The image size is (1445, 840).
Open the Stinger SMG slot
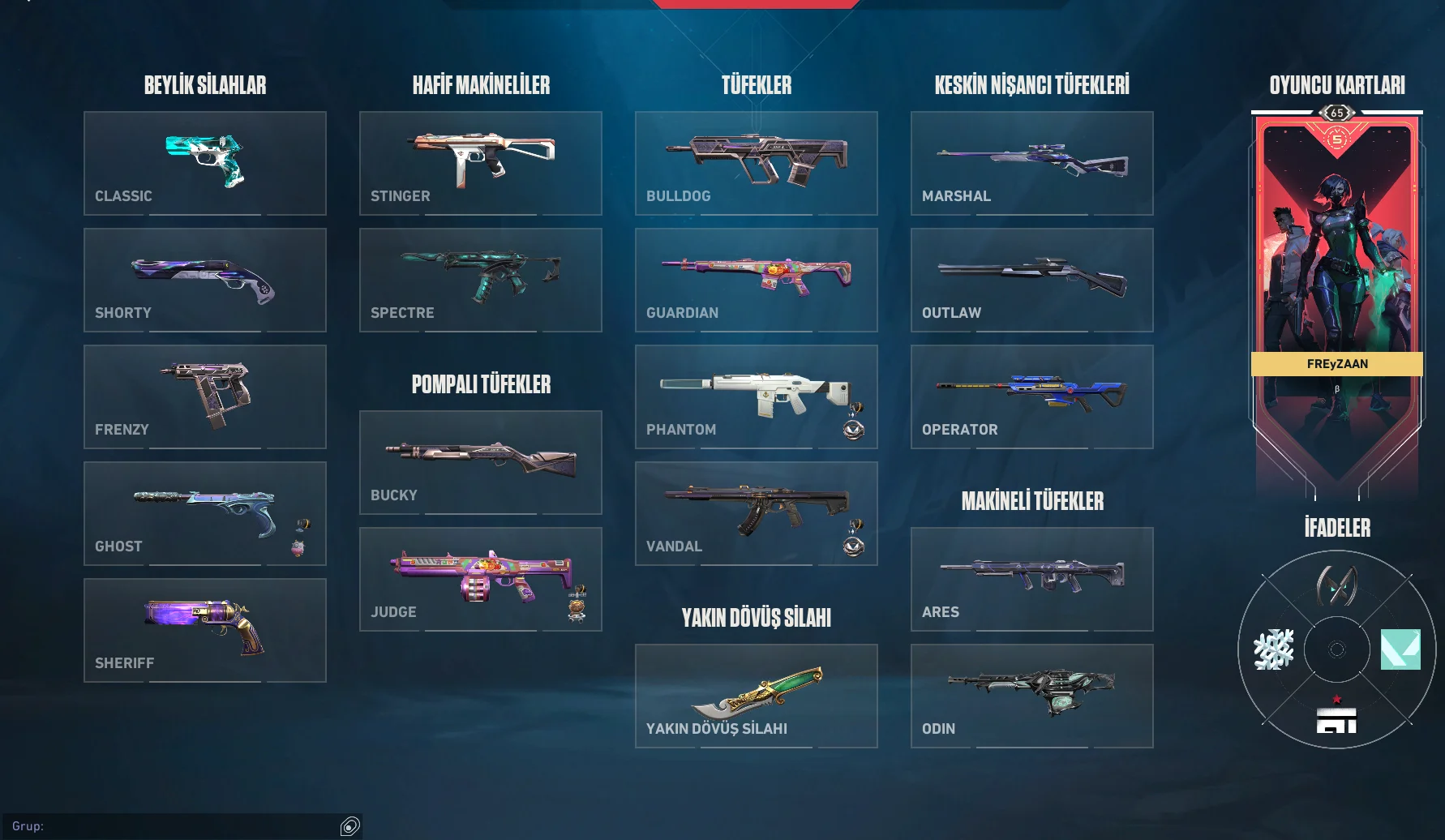click(x=480, y=163)
